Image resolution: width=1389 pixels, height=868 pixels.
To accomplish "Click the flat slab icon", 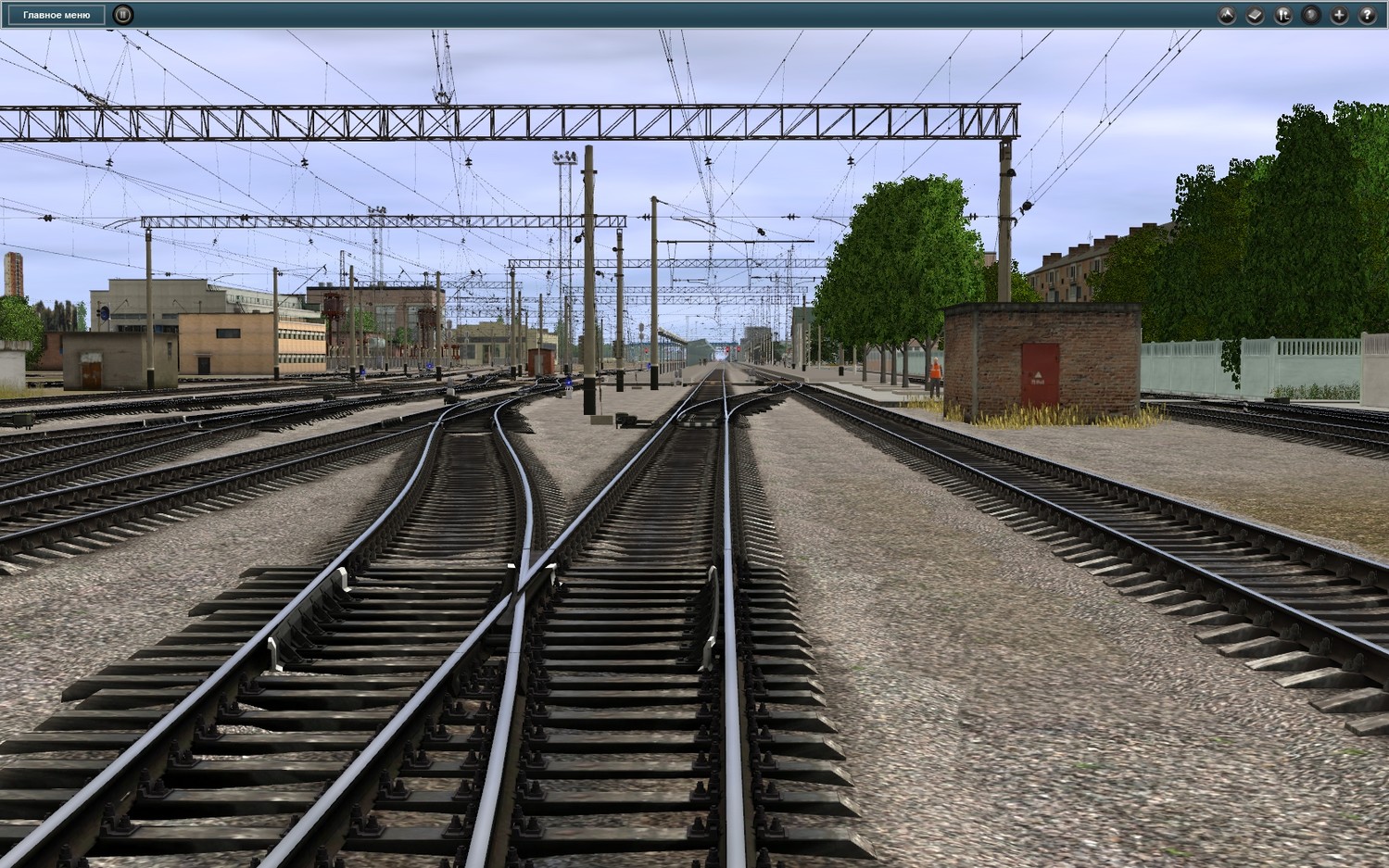I will pos(1255,15).
